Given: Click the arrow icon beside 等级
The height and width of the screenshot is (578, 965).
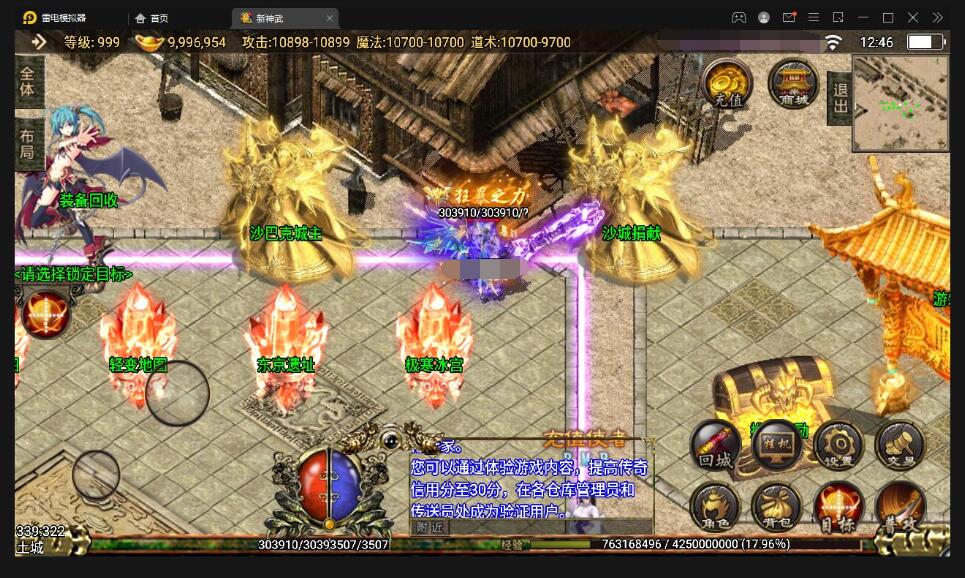Looking at the screenshot, I should (x=39, y=42).
